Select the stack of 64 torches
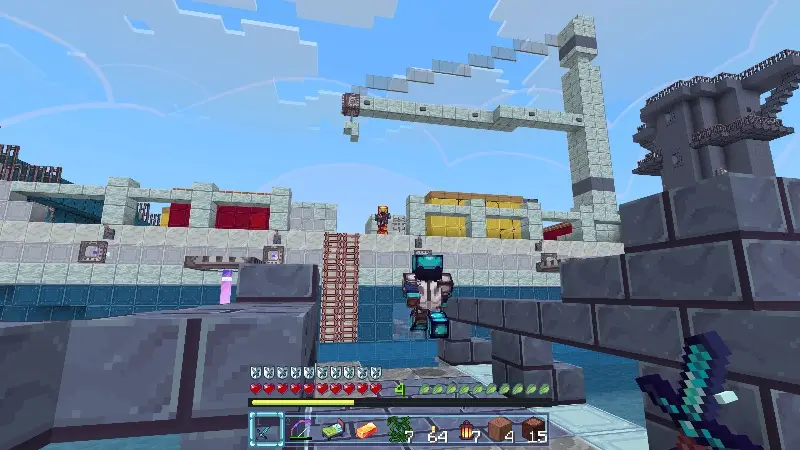Image resolution: width=800 pixels, height=450 pixels. point(434,430)
